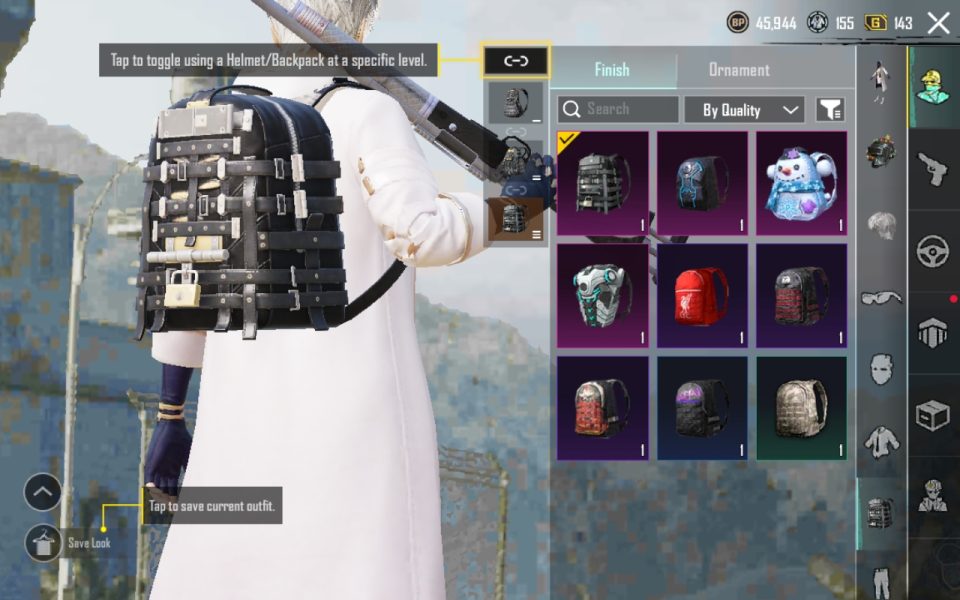
Task: Choose the black backpack with purple top
Action: (x=701, y=408)
